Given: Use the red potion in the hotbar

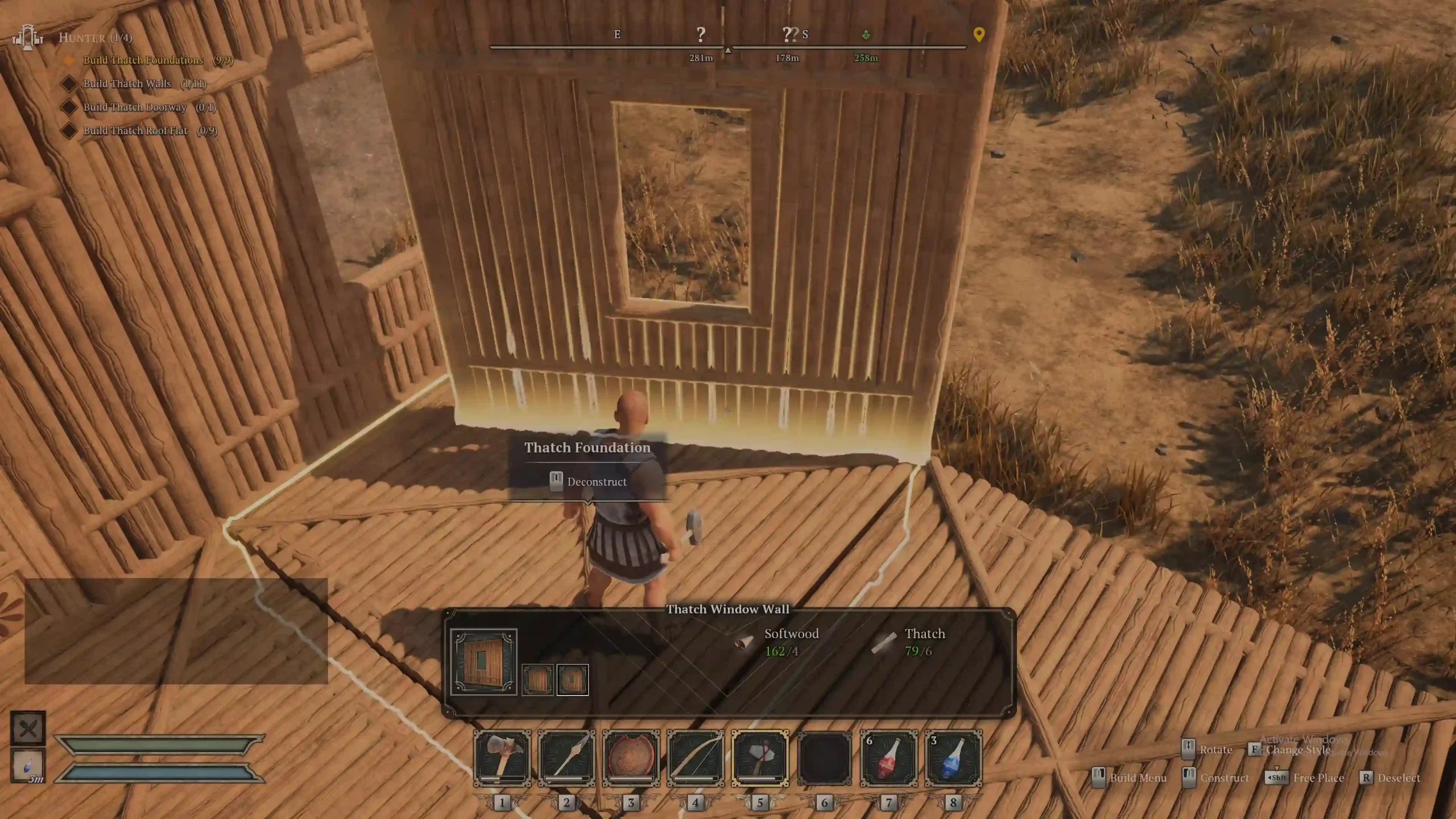Looking at the screenshot, I should point(889,758).
